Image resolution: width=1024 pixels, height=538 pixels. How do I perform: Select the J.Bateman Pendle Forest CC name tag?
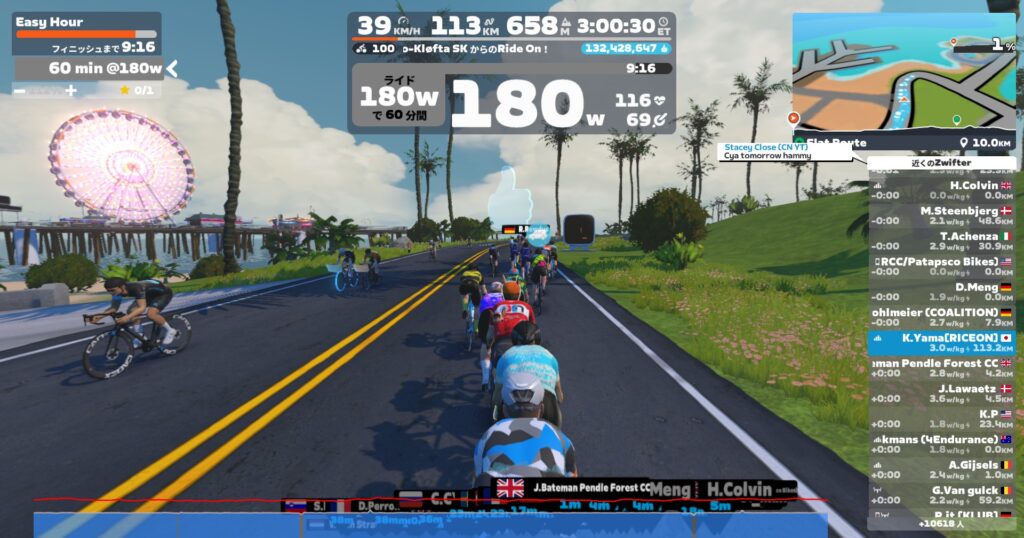(x=576, y=487)
